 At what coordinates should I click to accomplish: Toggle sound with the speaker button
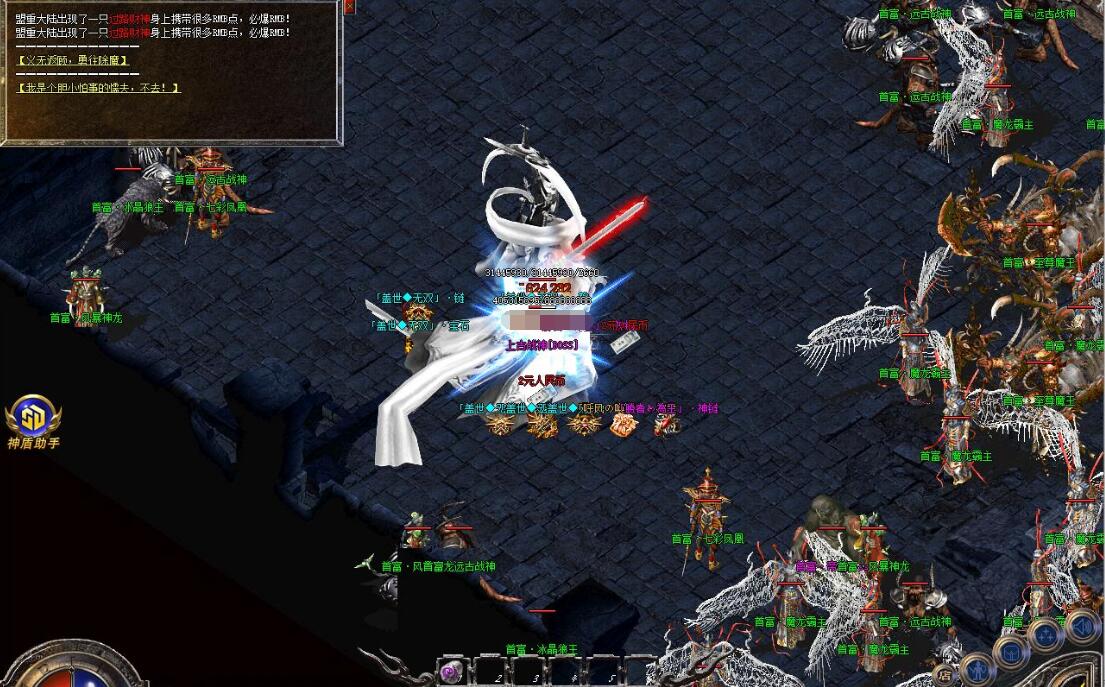(x=1081, y=627)
